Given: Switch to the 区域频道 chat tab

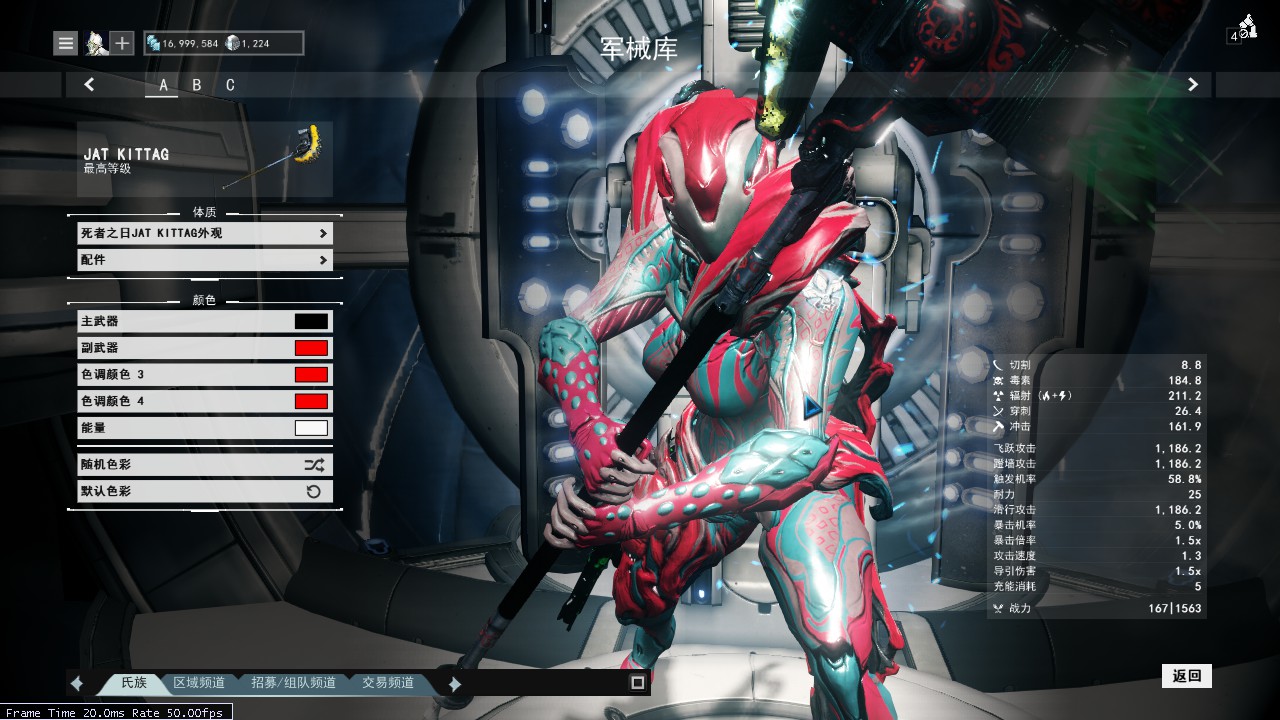Looking at the screenshot, I should coord(199,683).
